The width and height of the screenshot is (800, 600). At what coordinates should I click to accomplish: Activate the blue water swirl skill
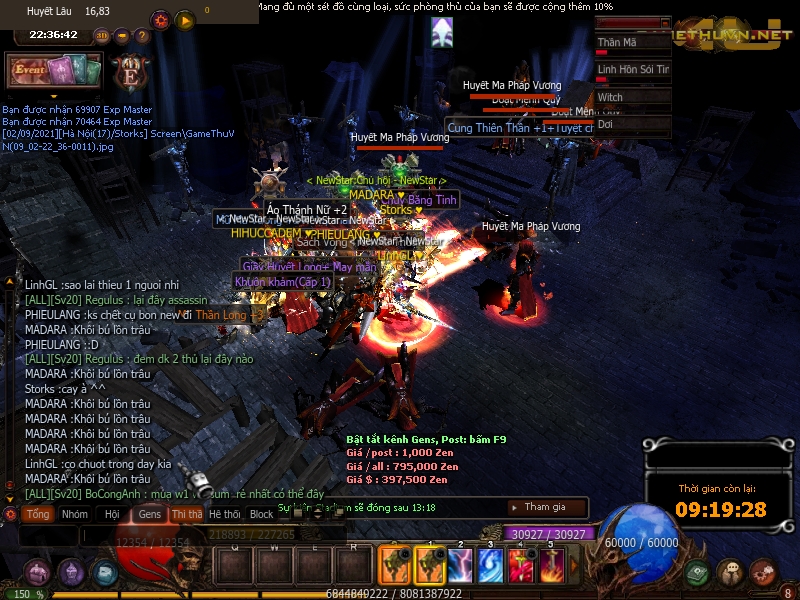[489, 566]
